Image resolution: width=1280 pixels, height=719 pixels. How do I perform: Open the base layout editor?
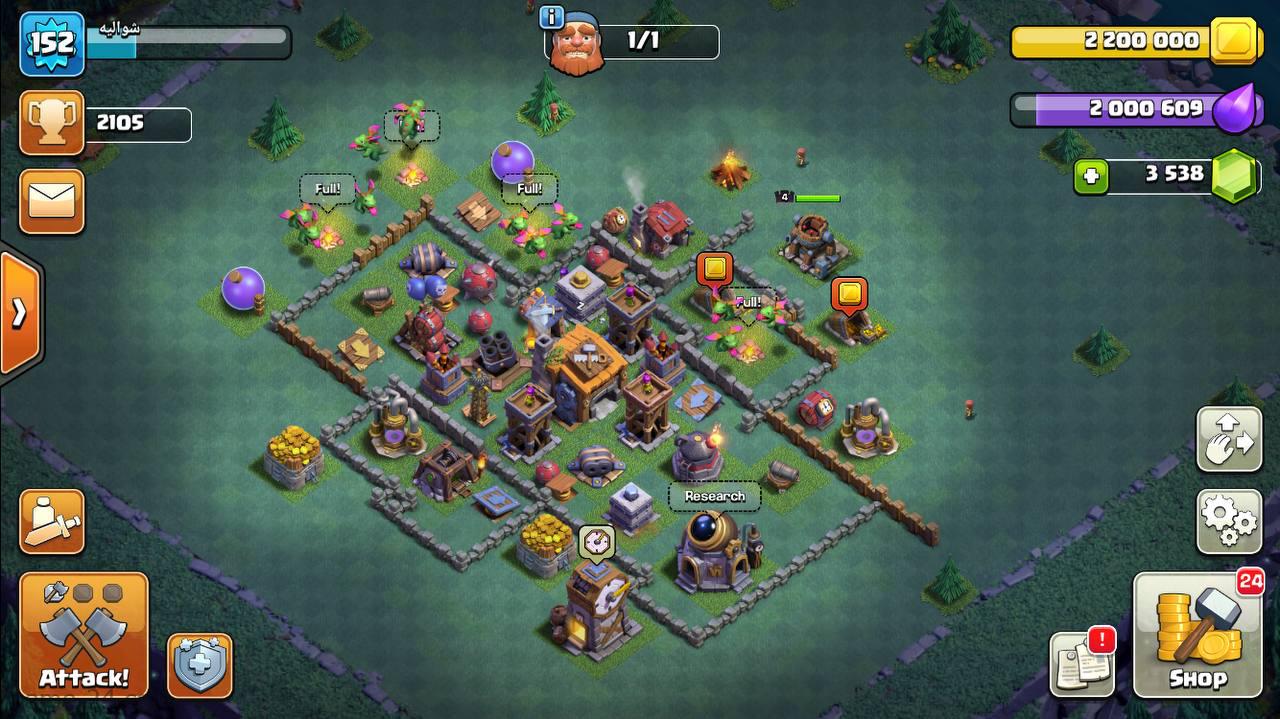tap(1229, 440)
